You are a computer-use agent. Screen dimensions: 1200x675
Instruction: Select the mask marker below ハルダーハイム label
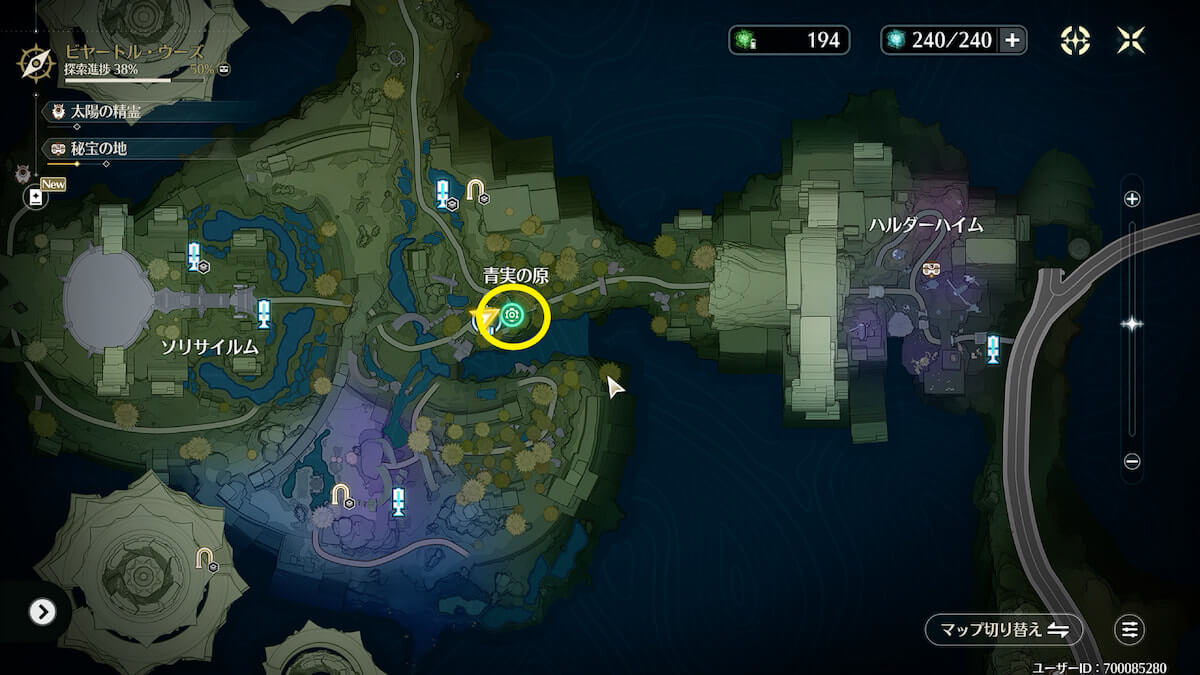pyautogui.click(x=933, y=270)
